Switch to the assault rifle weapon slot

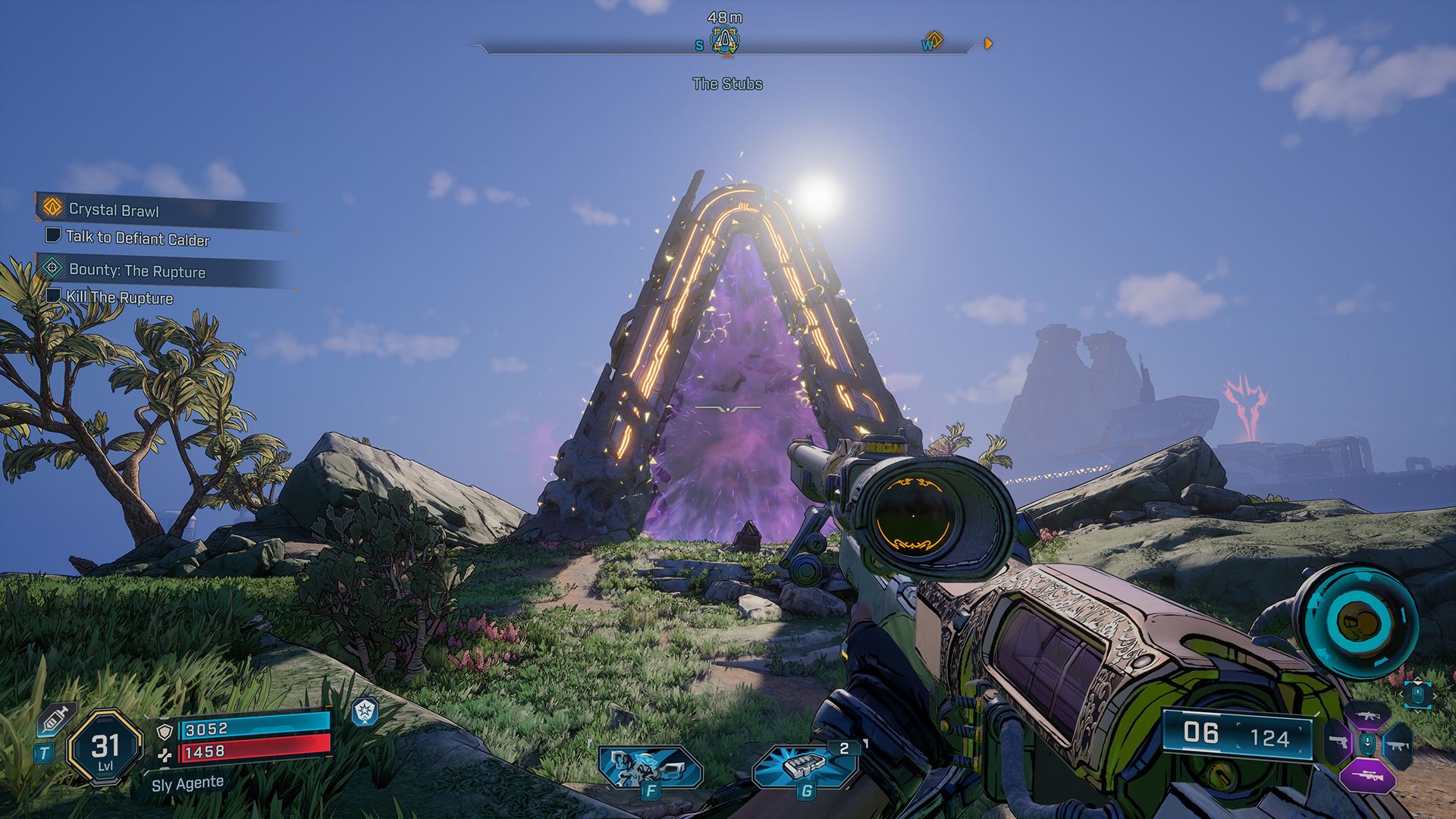tap(1368, 716)
